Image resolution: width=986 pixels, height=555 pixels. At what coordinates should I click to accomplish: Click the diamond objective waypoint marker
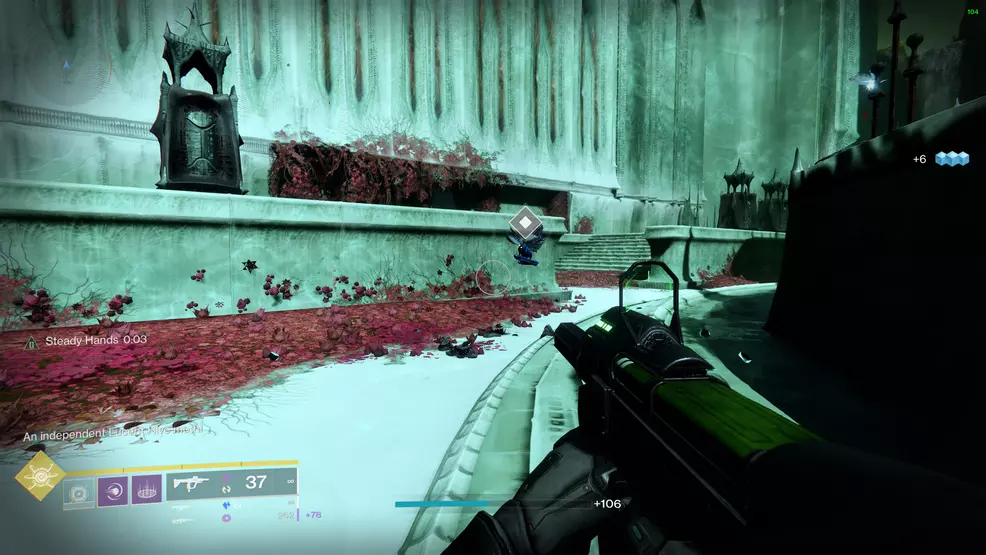click(524, 223)
